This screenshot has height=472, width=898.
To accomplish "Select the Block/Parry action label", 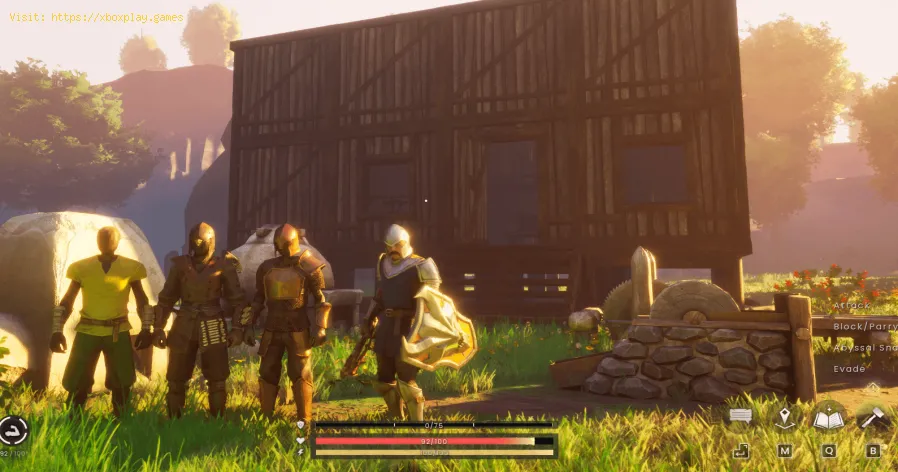I will [864, 325].
